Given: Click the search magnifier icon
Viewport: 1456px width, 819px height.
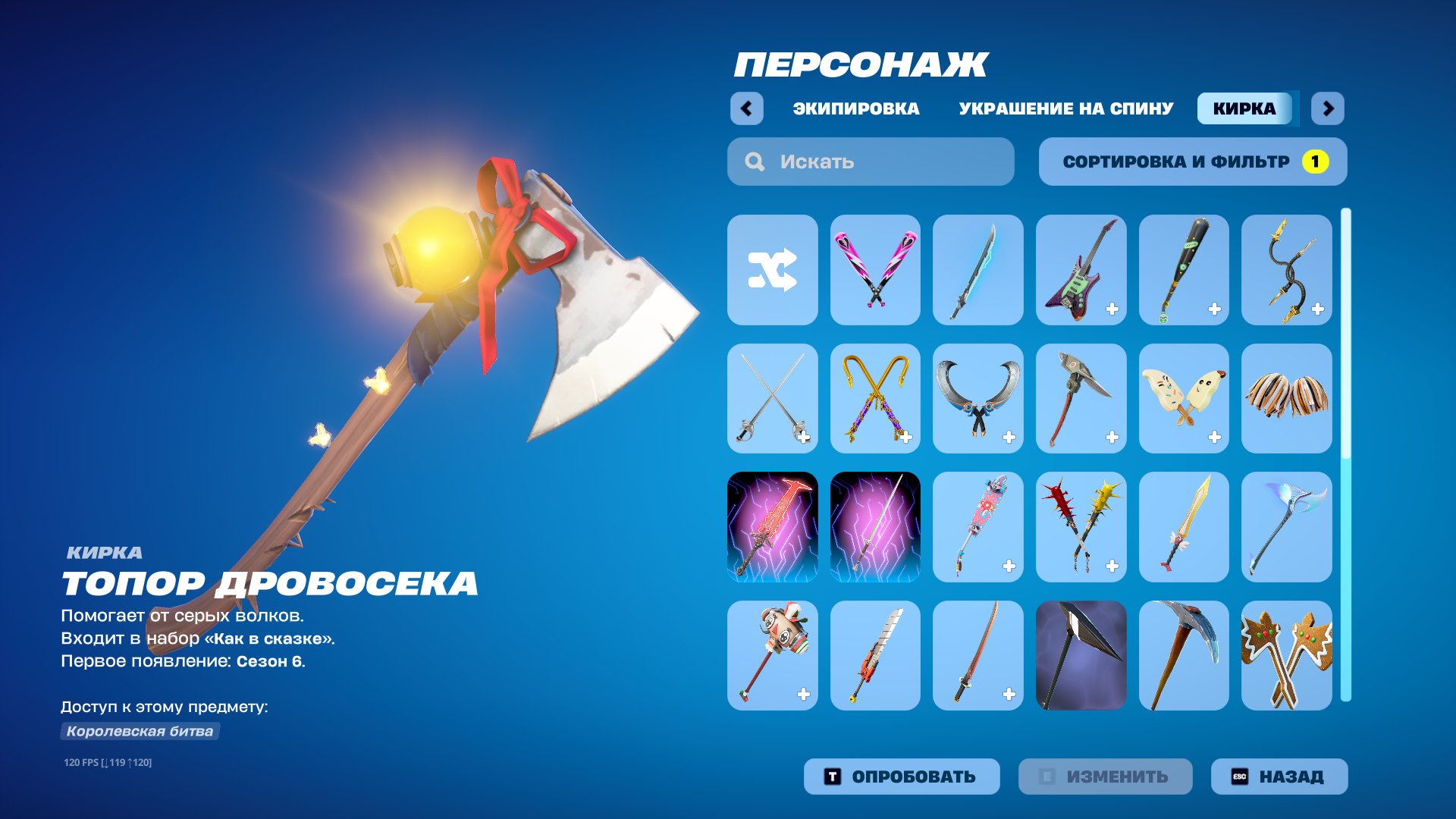Looking at the screenshot, I should pos(753,161).
